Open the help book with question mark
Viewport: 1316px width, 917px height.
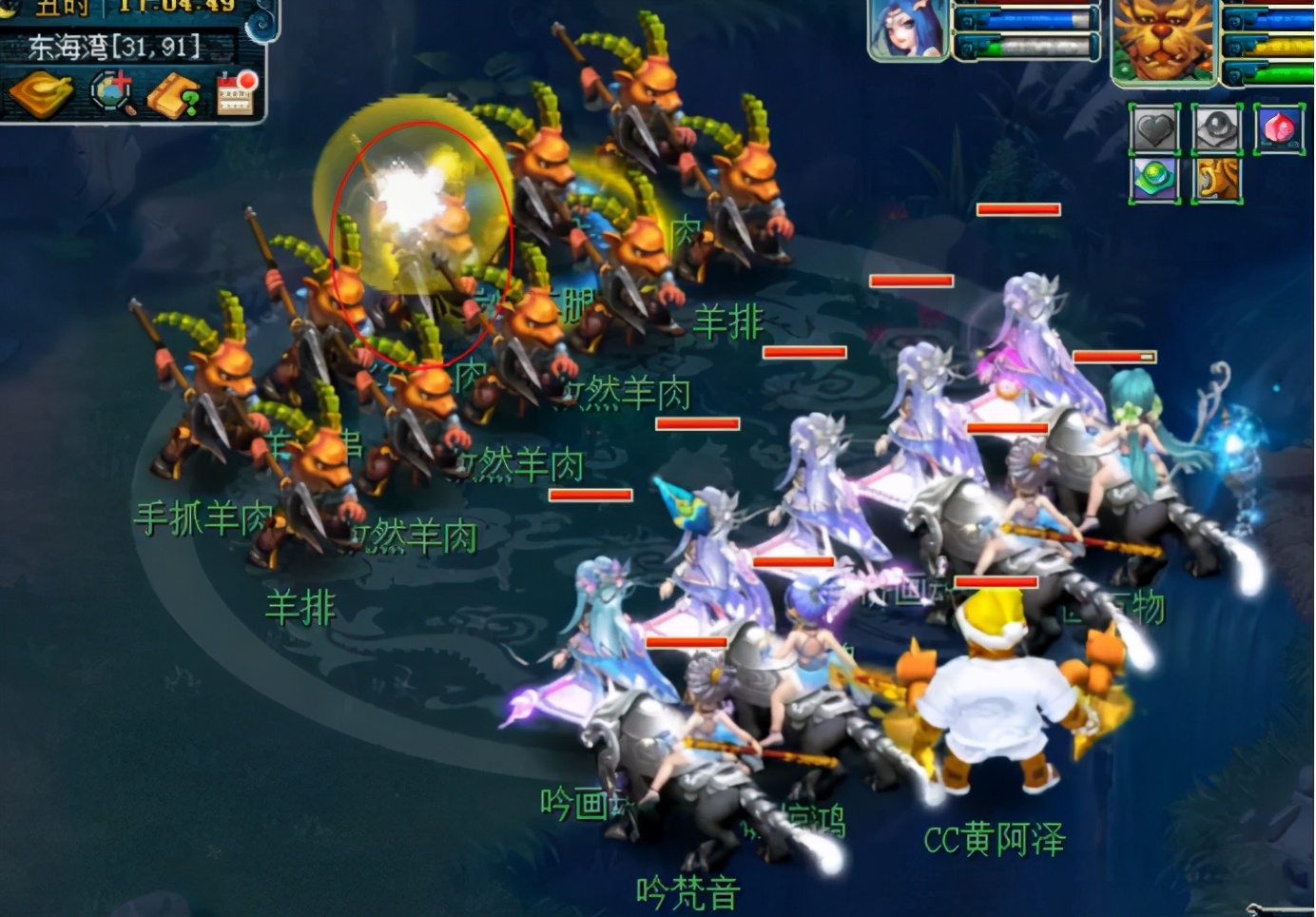(174, 94)
